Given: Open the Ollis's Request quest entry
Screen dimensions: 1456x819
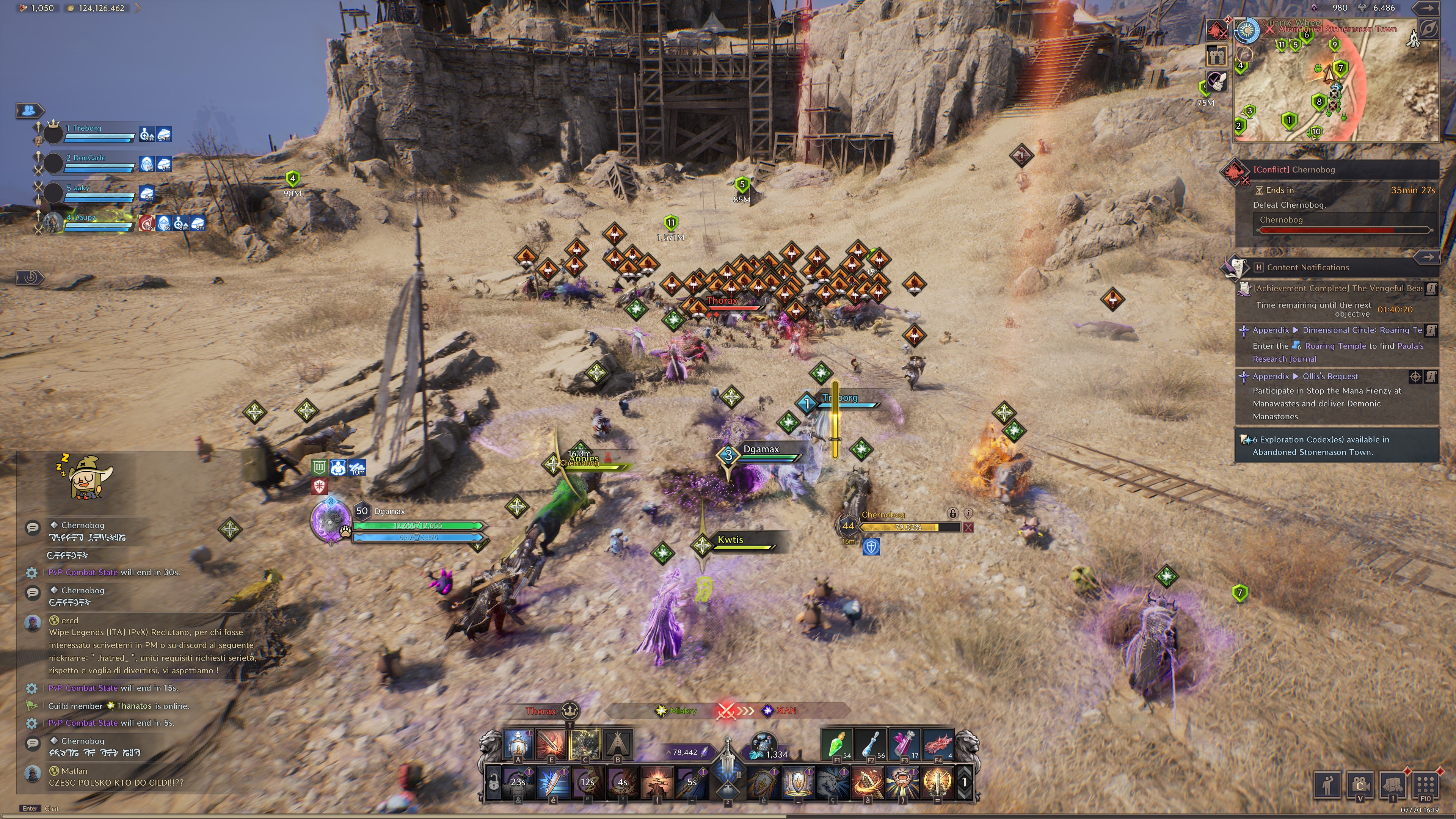Looking at the screenshot, I should (x=1329, y=377).
